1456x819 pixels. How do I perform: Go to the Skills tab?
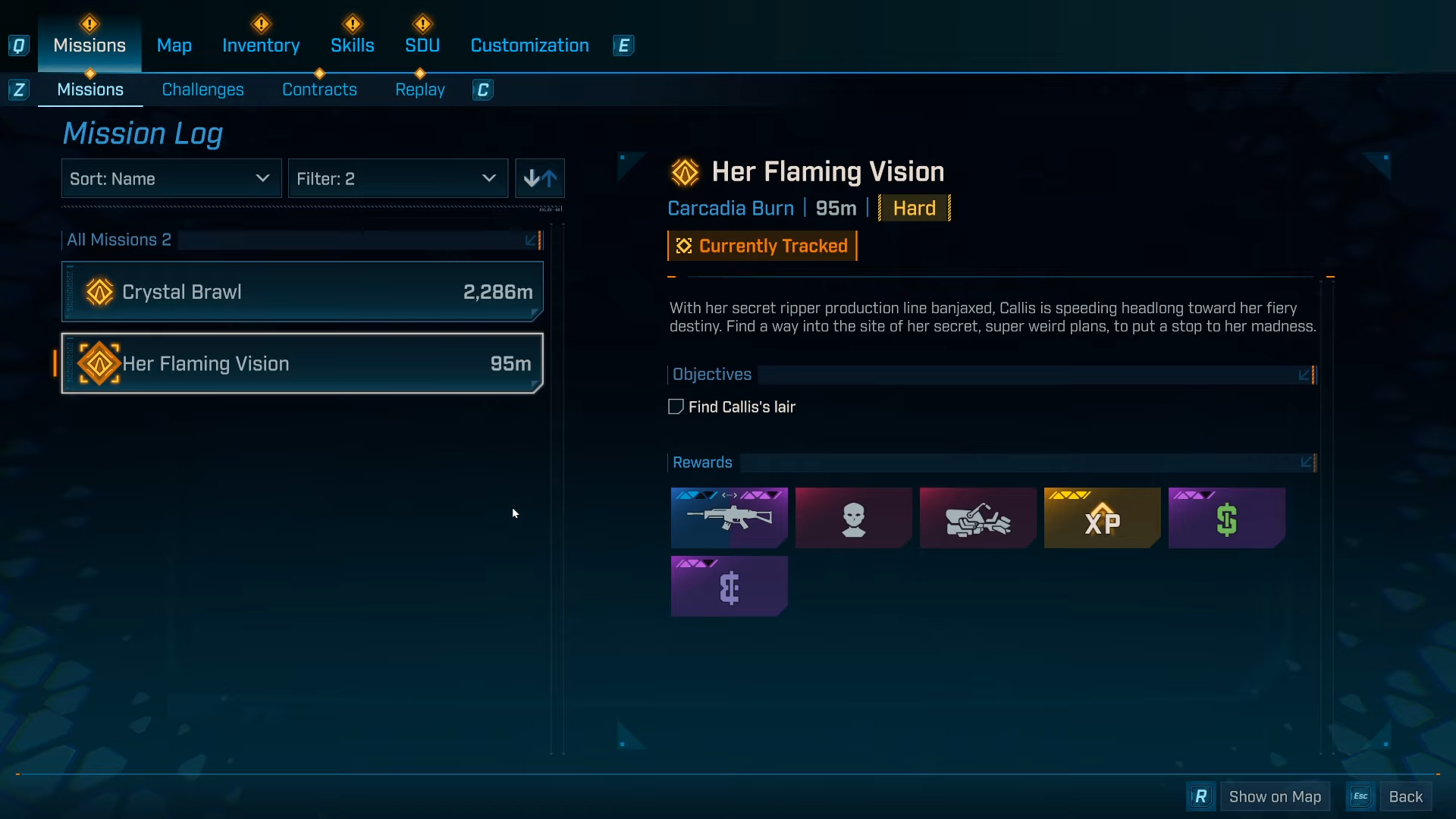point(352,45)
